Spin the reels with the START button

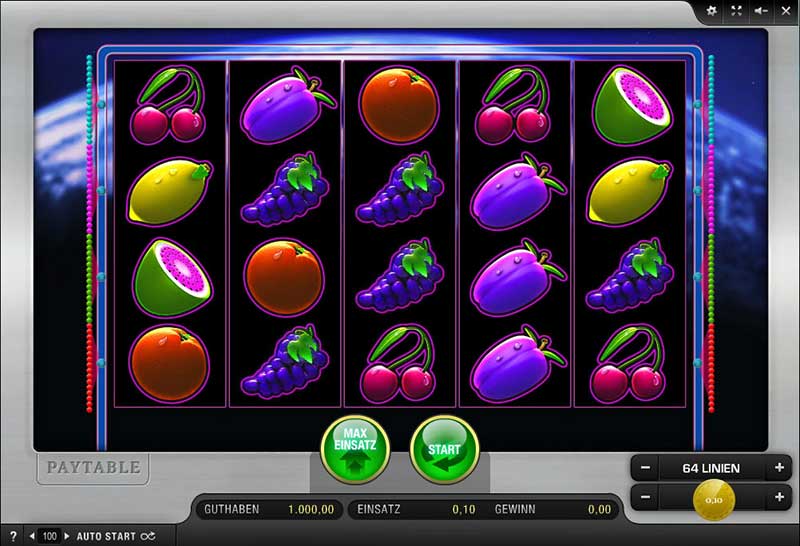(x=445, y=450)
